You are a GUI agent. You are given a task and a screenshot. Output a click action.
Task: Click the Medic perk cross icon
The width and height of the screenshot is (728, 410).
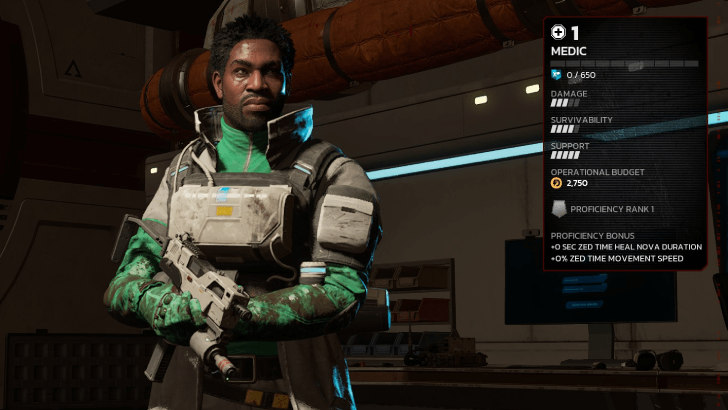558,33
